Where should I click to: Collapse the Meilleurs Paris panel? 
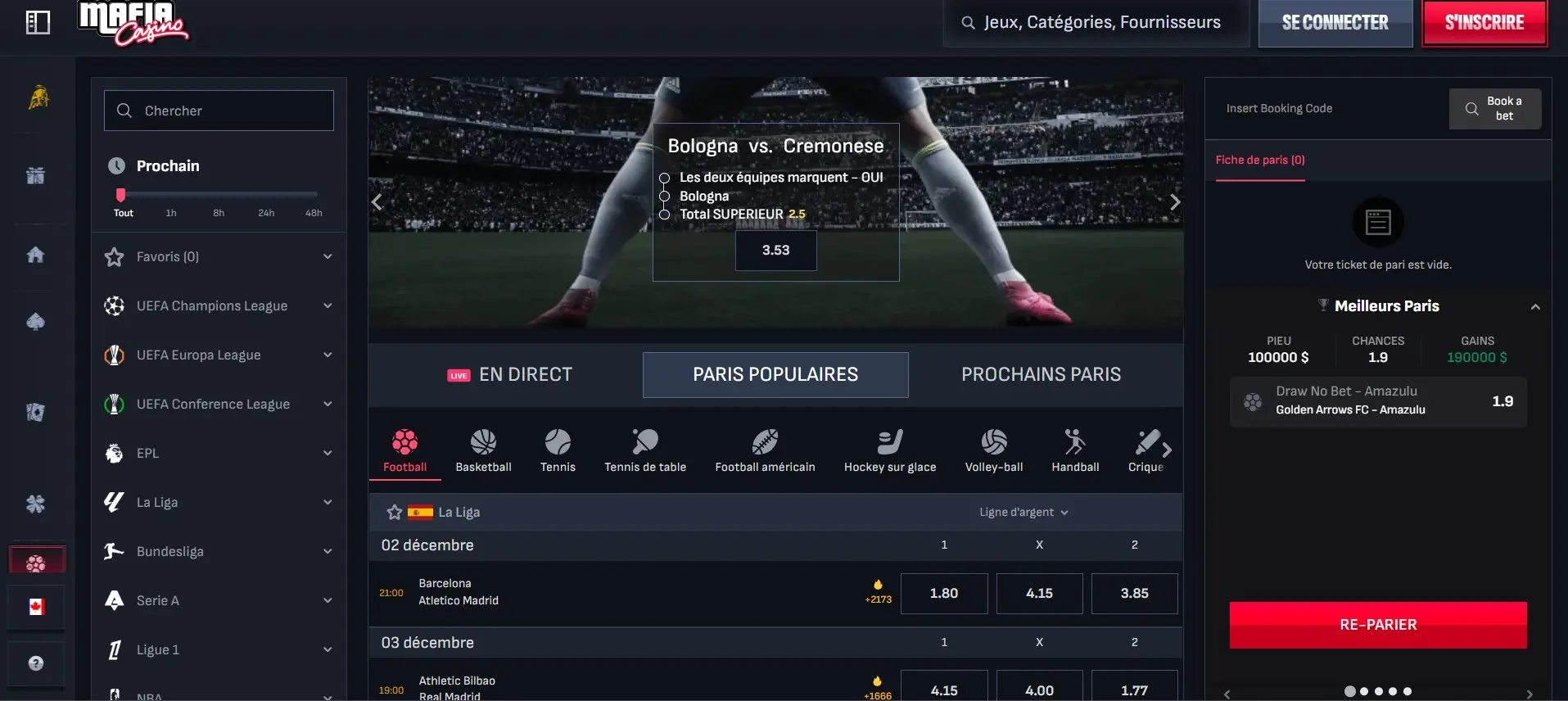(1534, 305)
